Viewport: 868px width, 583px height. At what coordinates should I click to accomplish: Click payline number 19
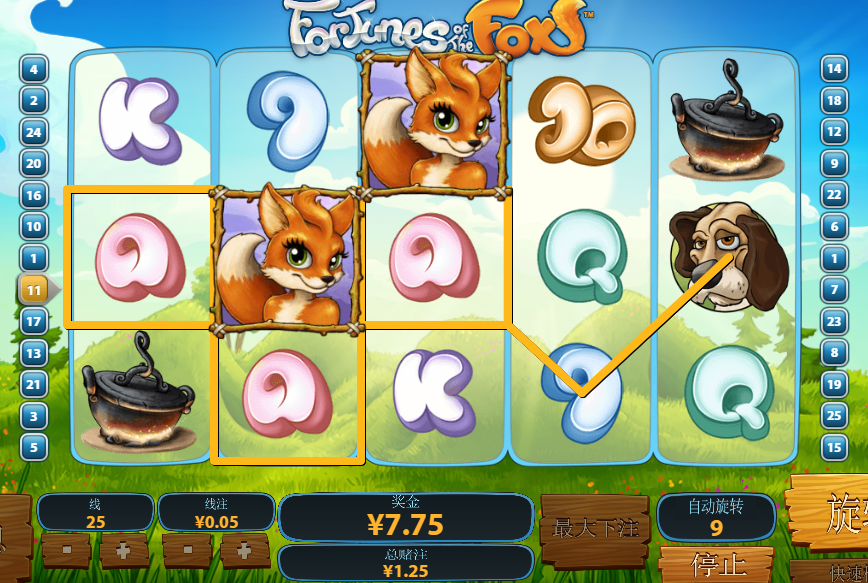coord(833,384)
